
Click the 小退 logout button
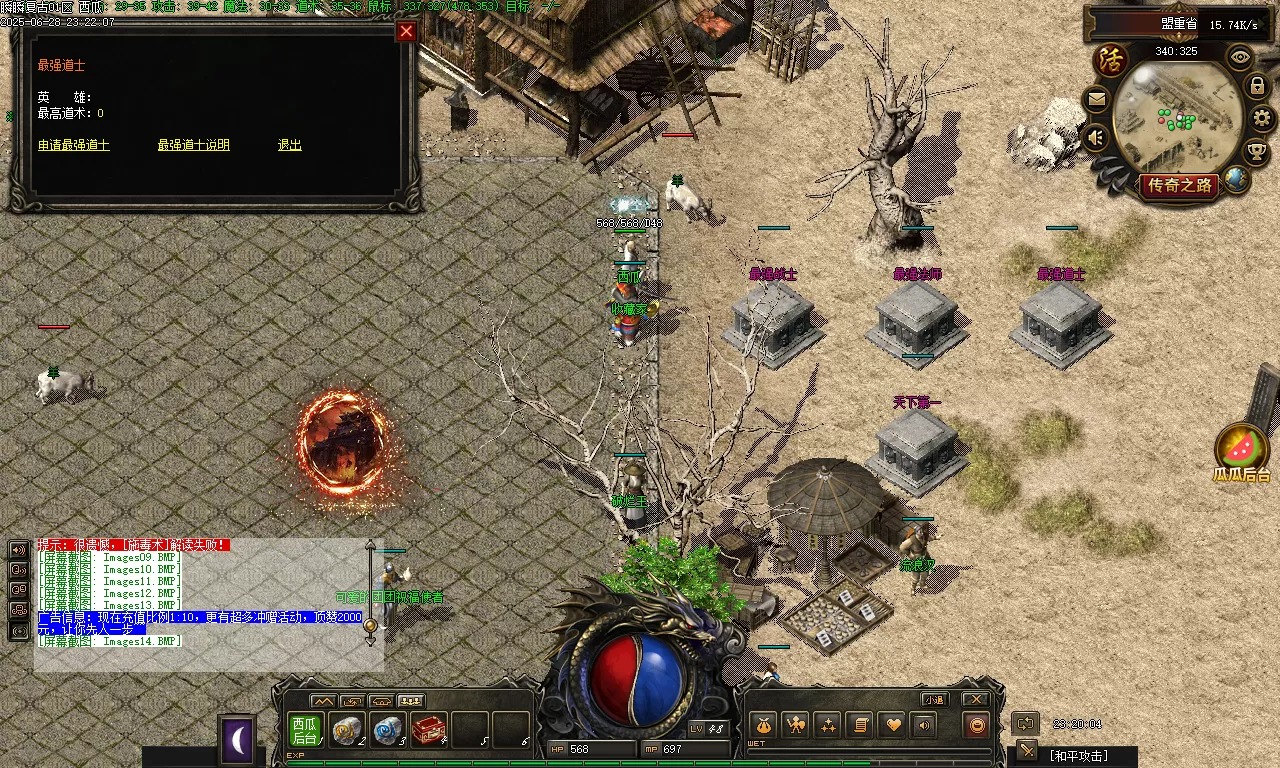click(935, 699)
